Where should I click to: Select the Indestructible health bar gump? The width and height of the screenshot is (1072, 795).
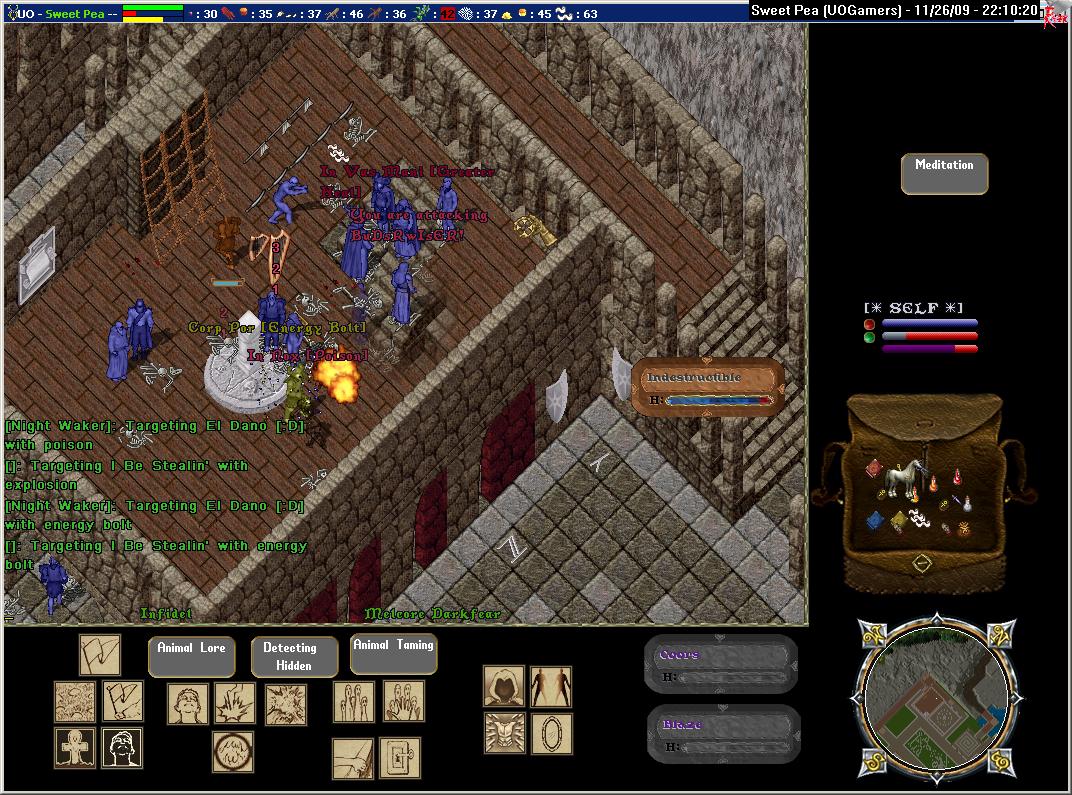[x=708, y=388]
